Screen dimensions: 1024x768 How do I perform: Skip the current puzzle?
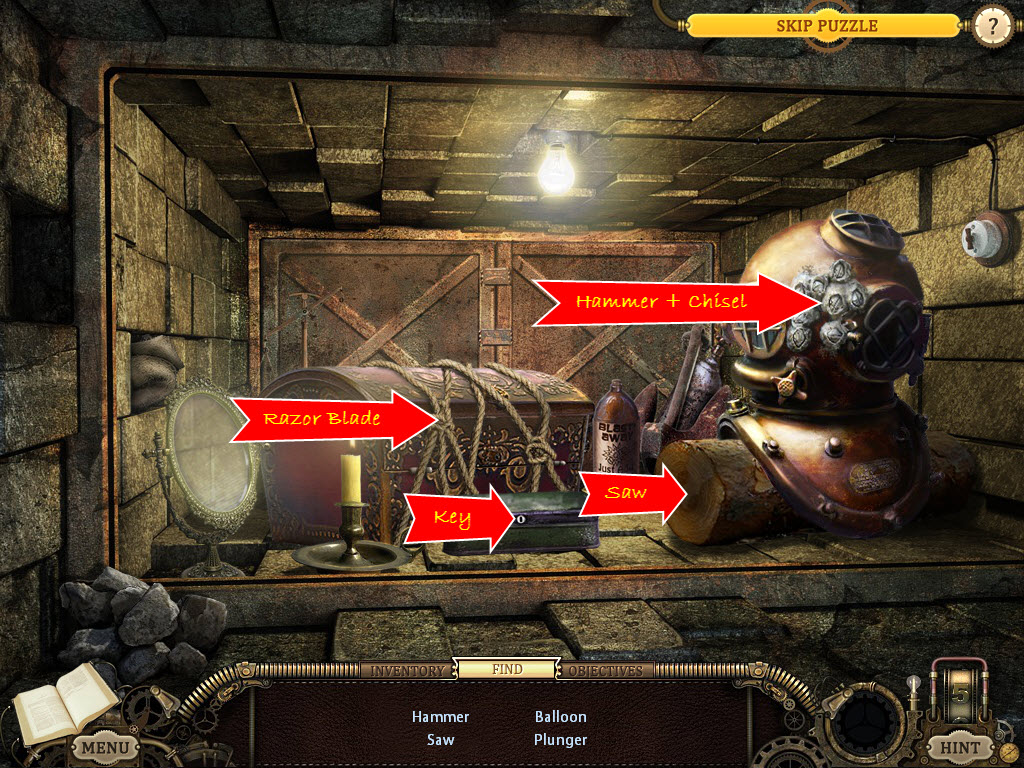click(826, 26)
